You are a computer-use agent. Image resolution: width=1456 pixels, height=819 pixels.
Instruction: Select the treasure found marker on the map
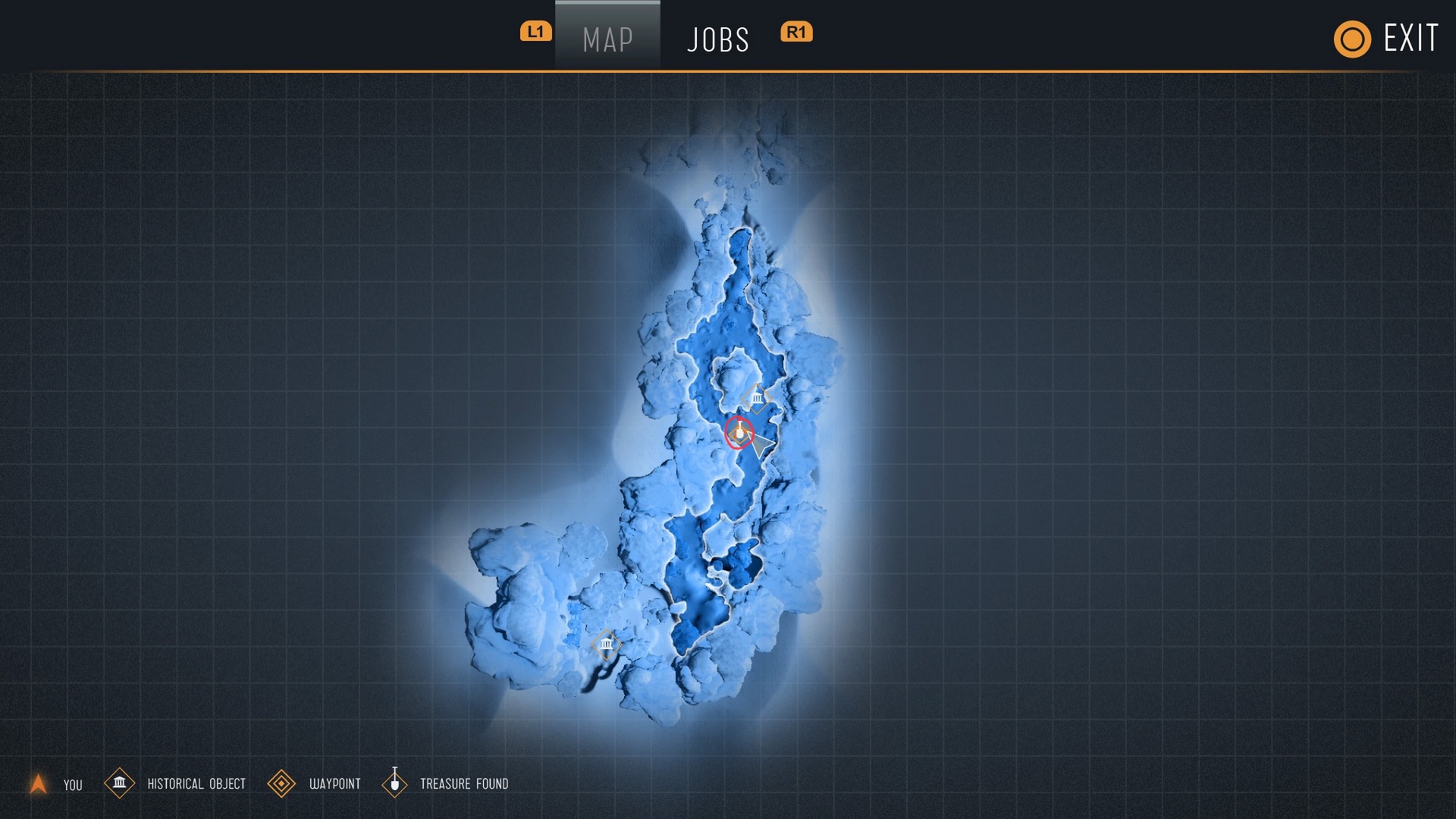(x=739, y=432)
